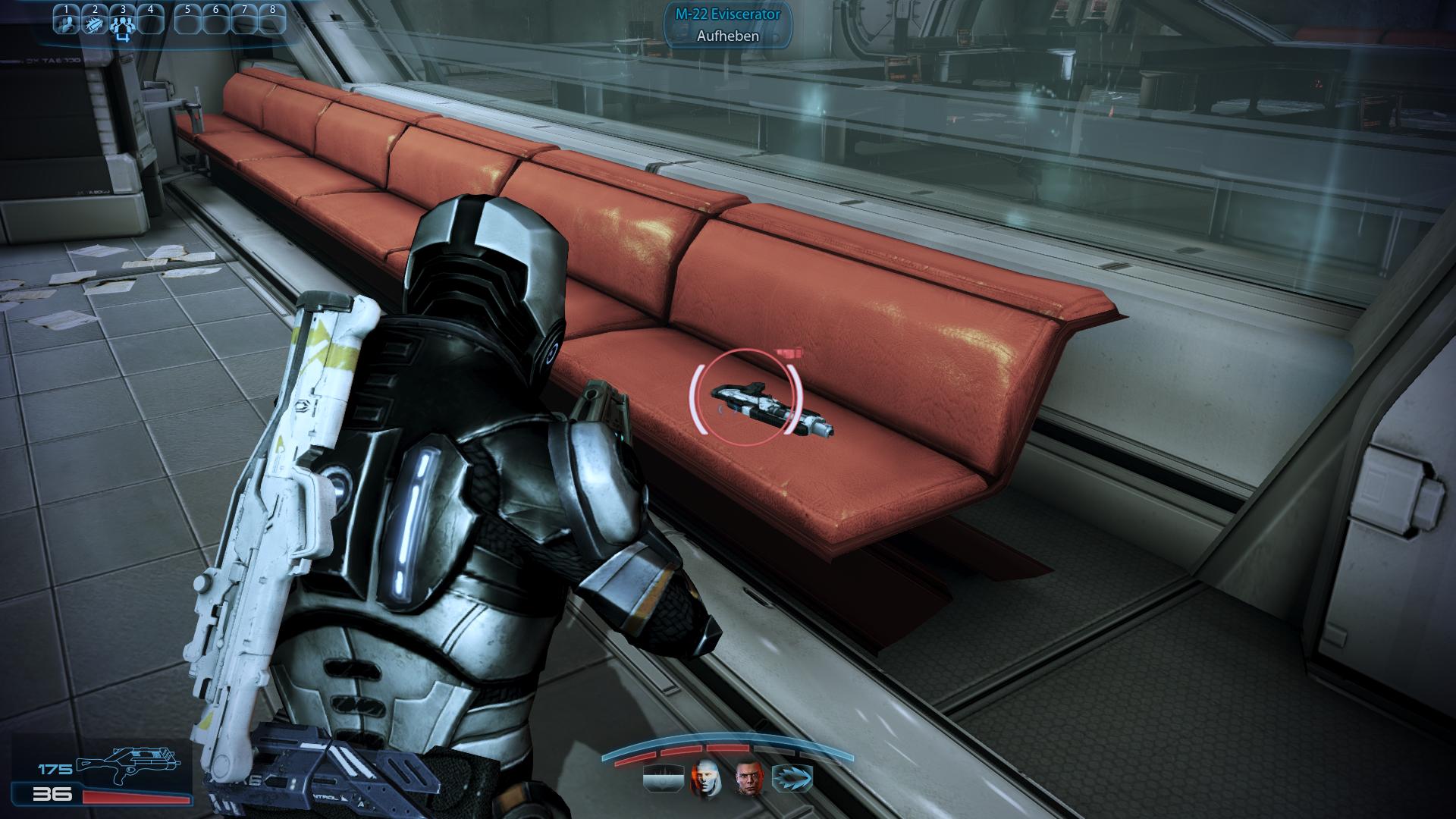Select the dark-haired male squadmate portrait

coord(748,777)
